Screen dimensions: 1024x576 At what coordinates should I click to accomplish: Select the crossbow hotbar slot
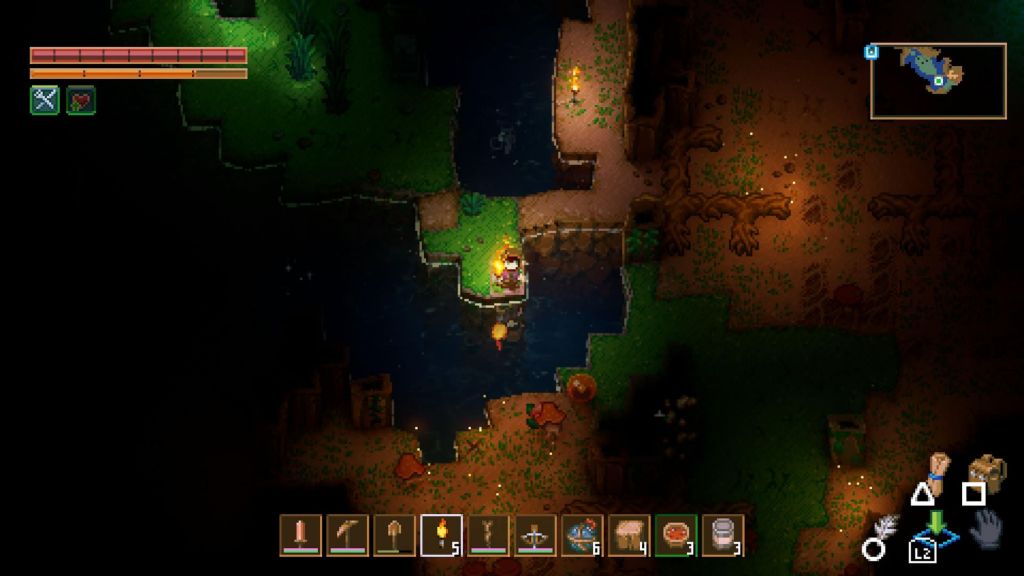click(535, 535)
